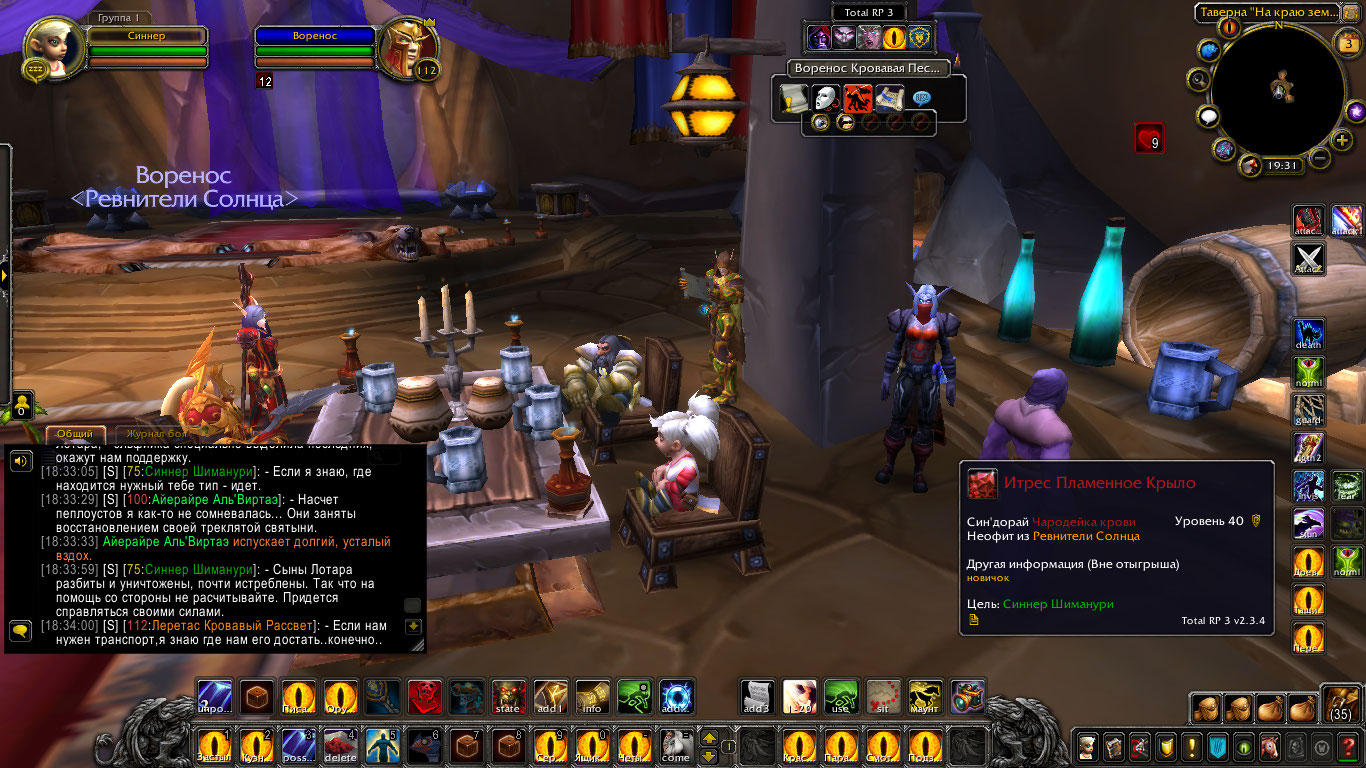Screen dimensions: 1366x768
Task: Open the calendar showing day 3
Action: pos(1346,42)
